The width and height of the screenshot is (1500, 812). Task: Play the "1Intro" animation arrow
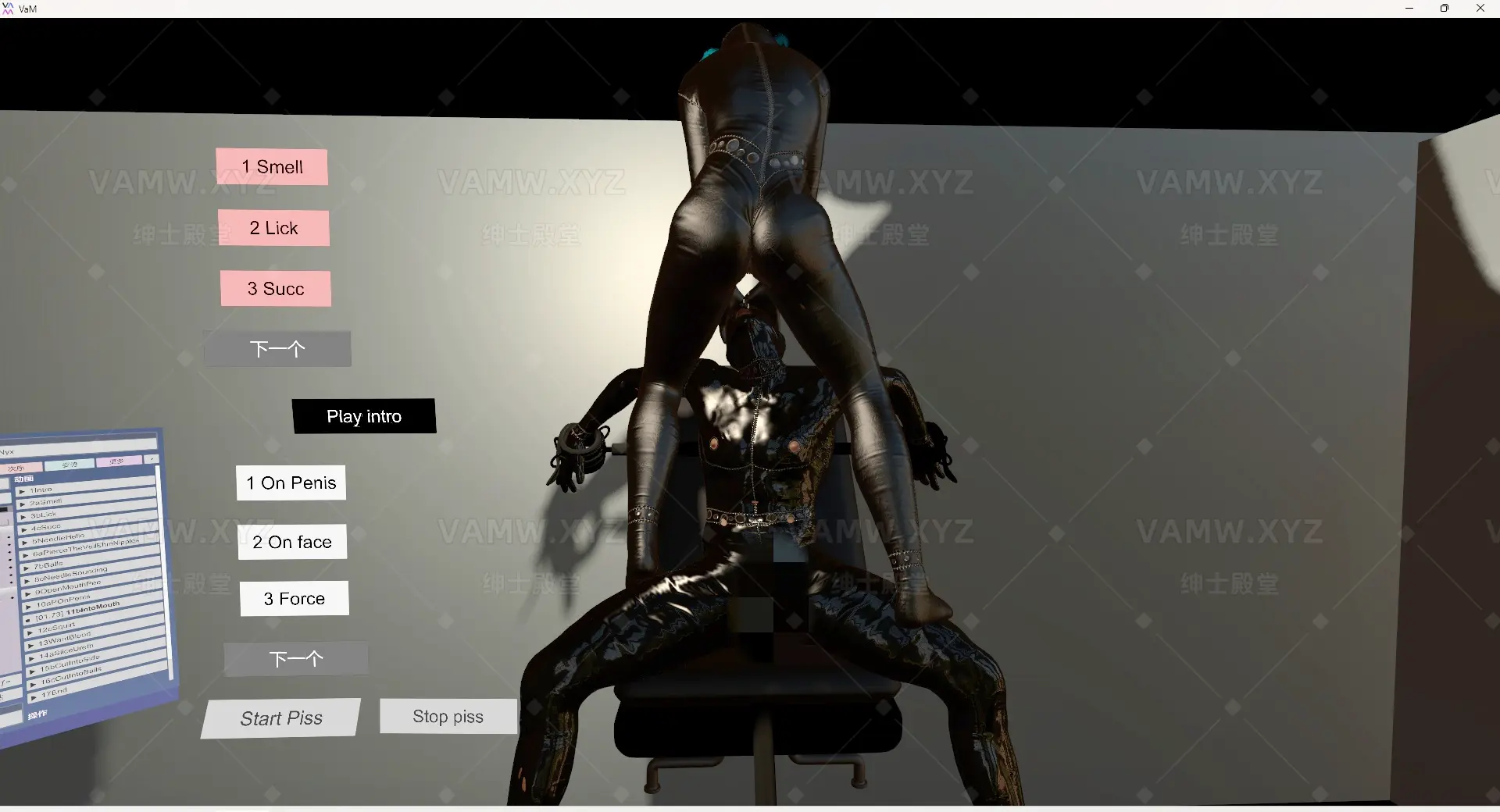22,490
